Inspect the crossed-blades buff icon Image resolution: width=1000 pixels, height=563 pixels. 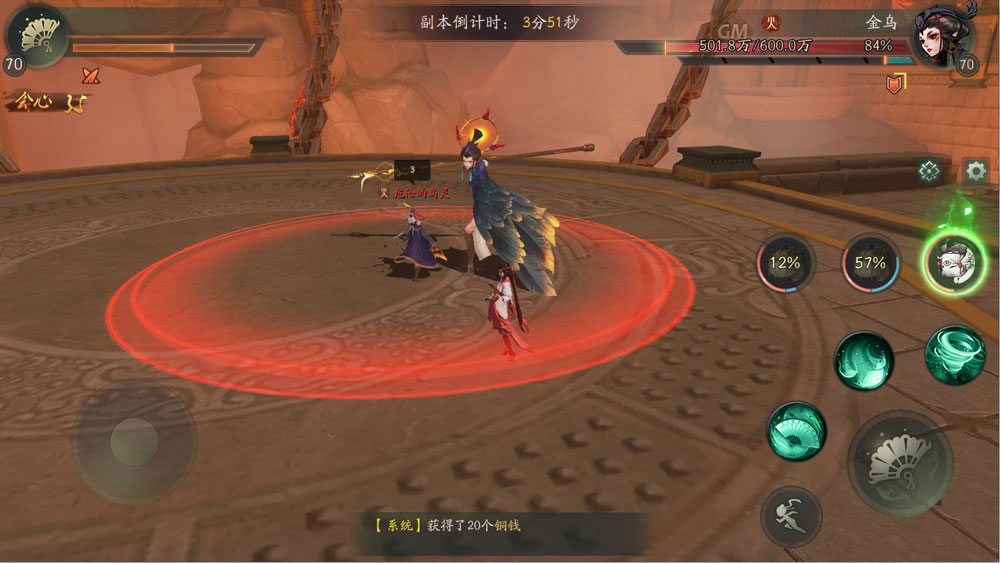tap(90, 74)
